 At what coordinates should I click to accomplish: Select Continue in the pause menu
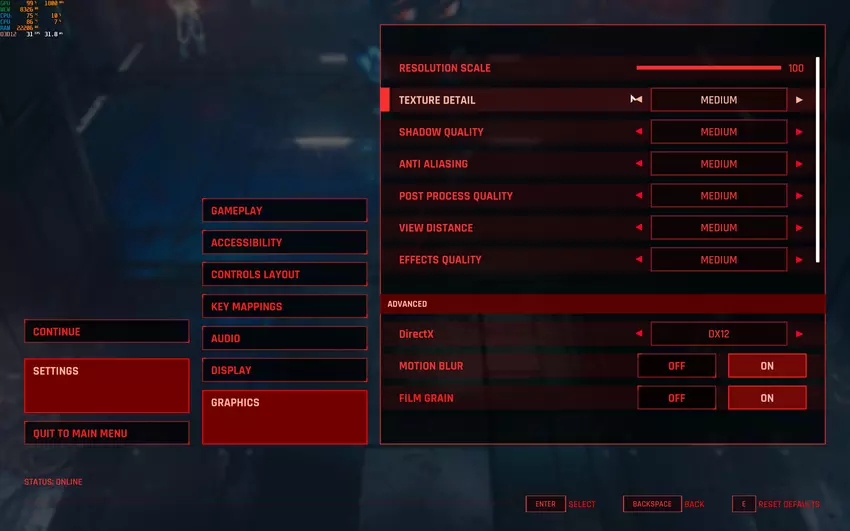pyautogui.click(x=106, y=332)
